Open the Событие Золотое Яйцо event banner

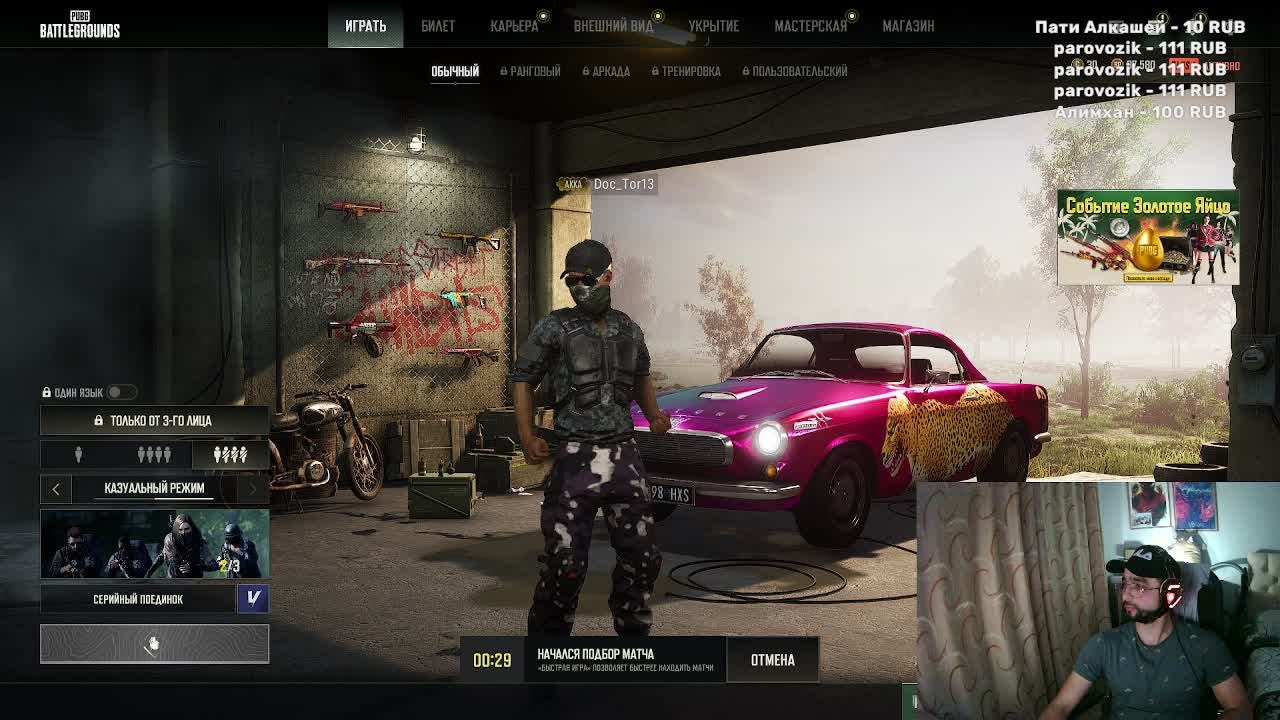[x=1148, y=238]
